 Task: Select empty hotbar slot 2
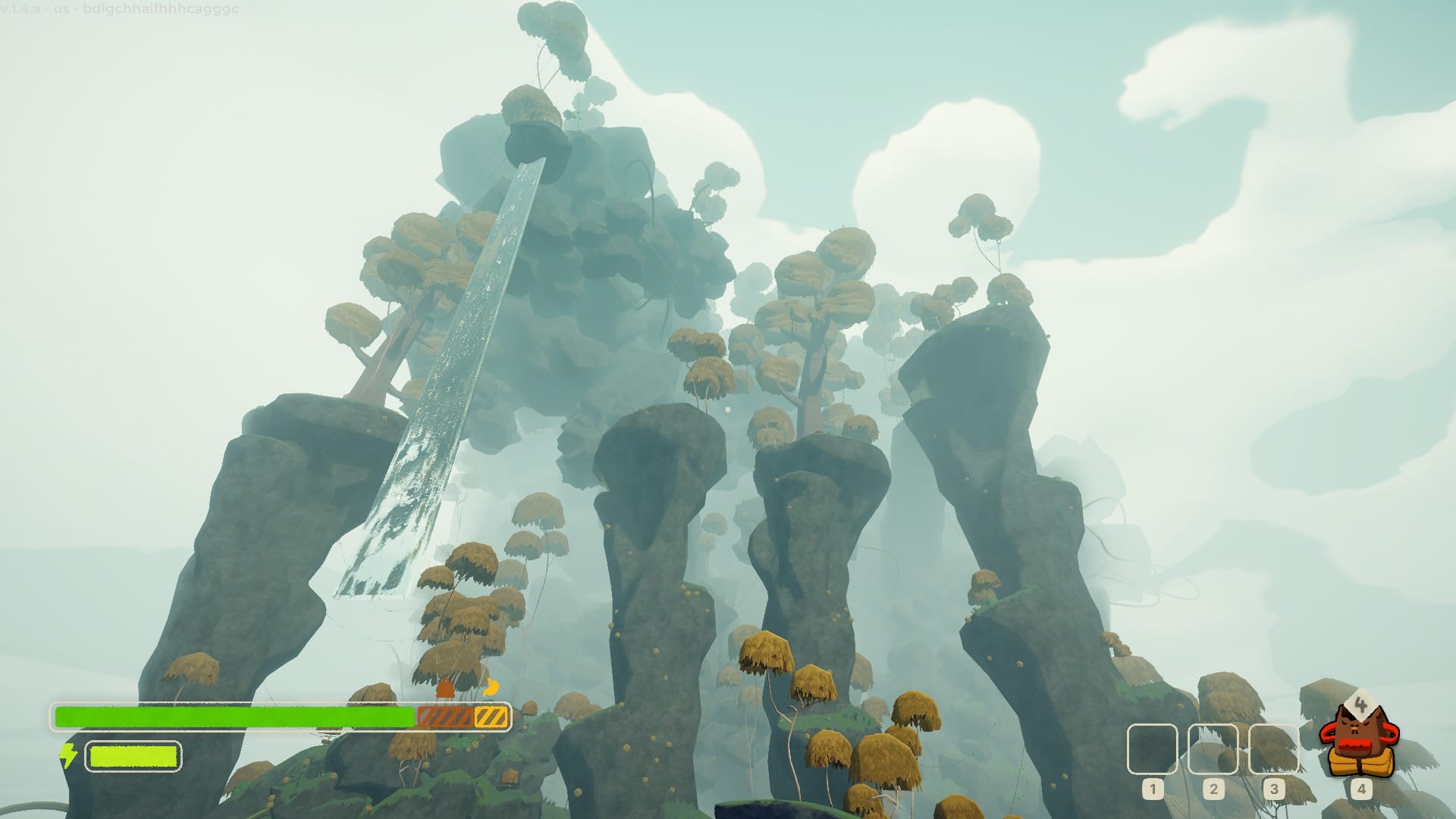(x=1213, y=748)
